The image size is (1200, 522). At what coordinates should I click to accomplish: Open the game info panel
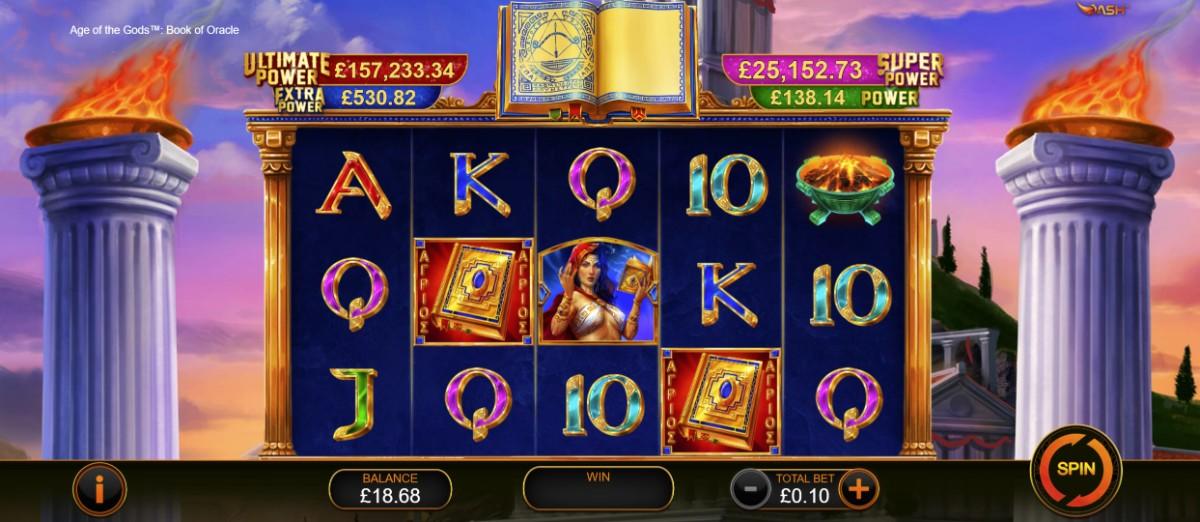tap(97, 488)
